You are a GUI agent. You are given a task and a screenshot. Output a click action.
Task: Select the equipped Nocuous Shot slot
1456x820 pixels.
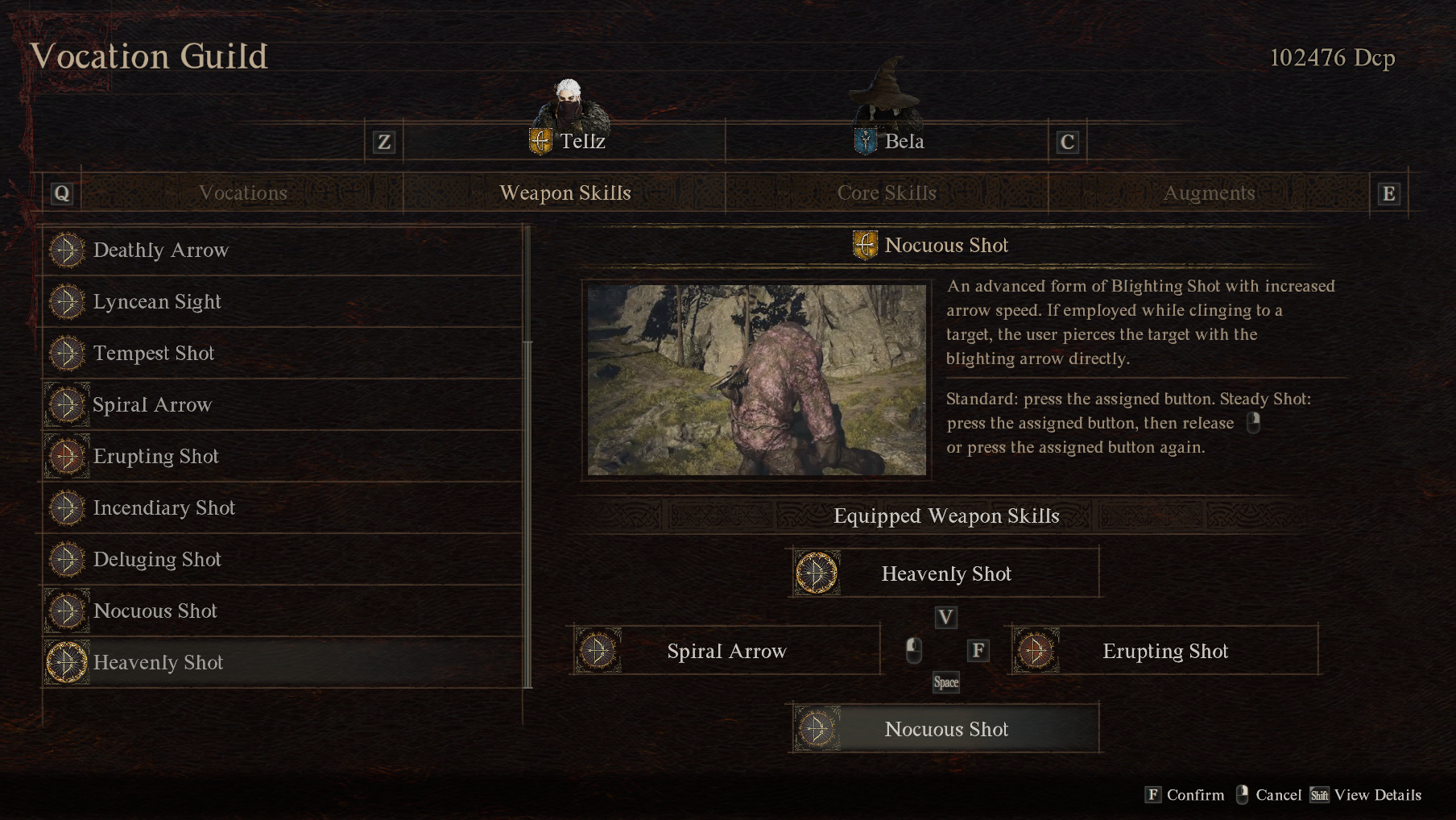coord(945,729)
